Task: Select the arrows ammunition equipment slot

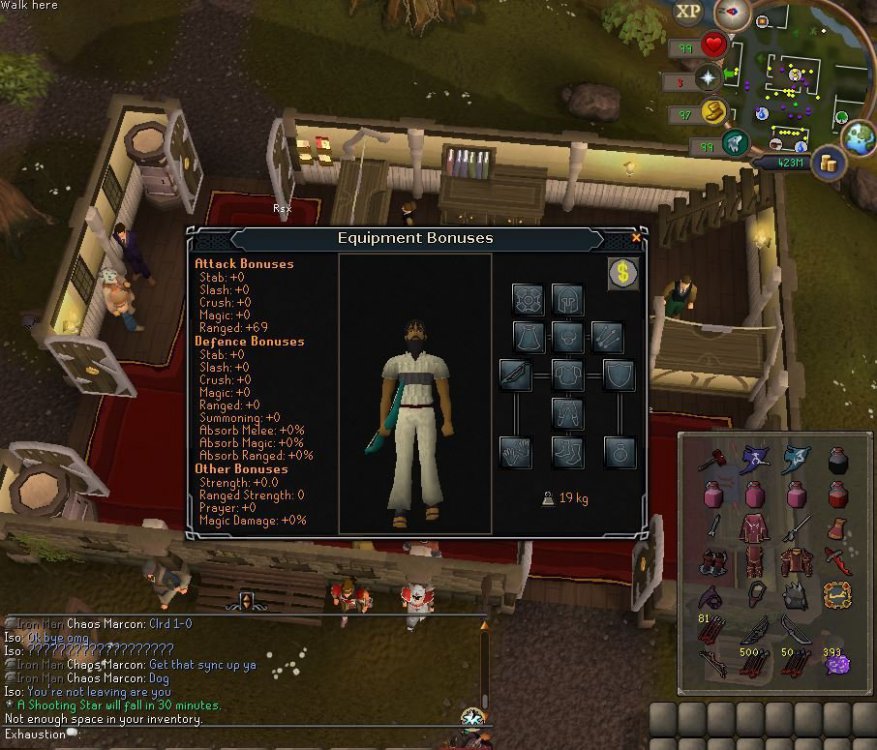Action: pos(607,337)
